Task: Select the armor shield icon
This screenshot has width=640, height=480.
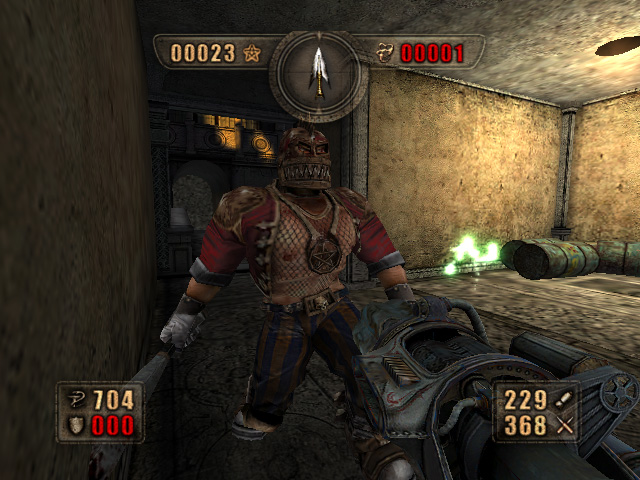Action: 77,427
